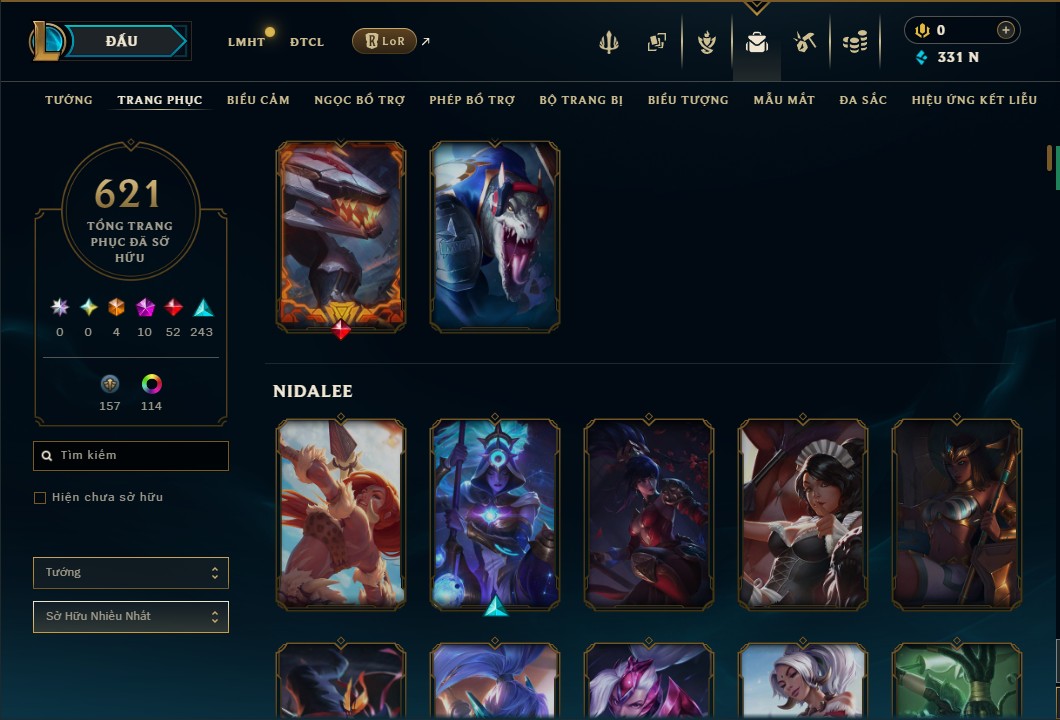Open the TƯỚNG collection tab
1060x720 pixels.
(x=69, y=100)
